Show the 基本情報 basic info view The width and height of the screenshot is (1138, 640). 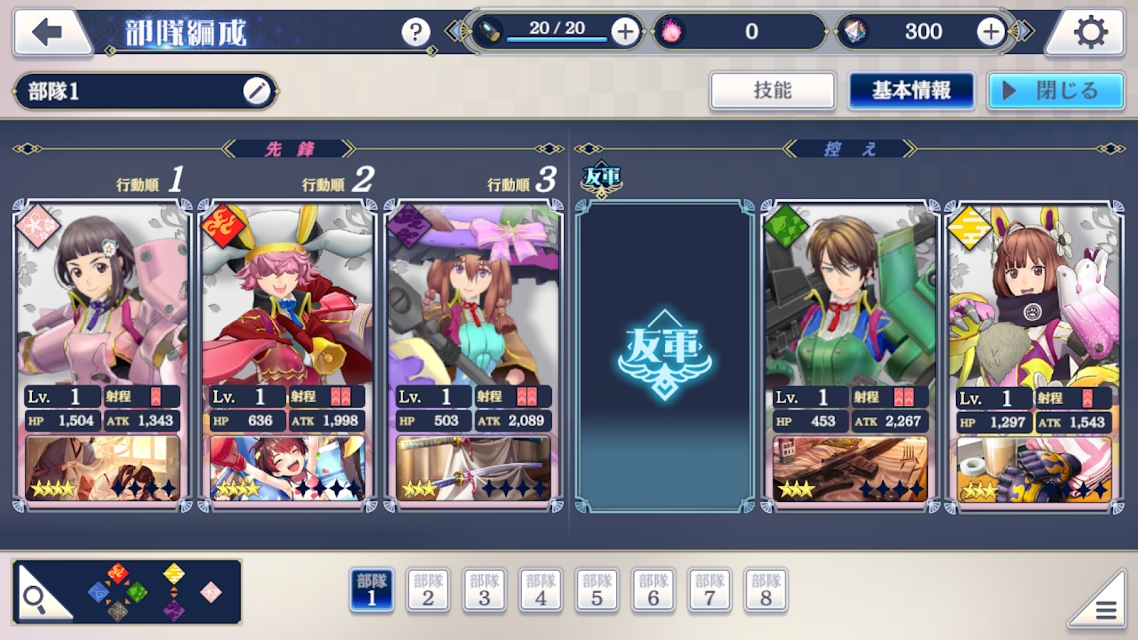pos(911,91)
